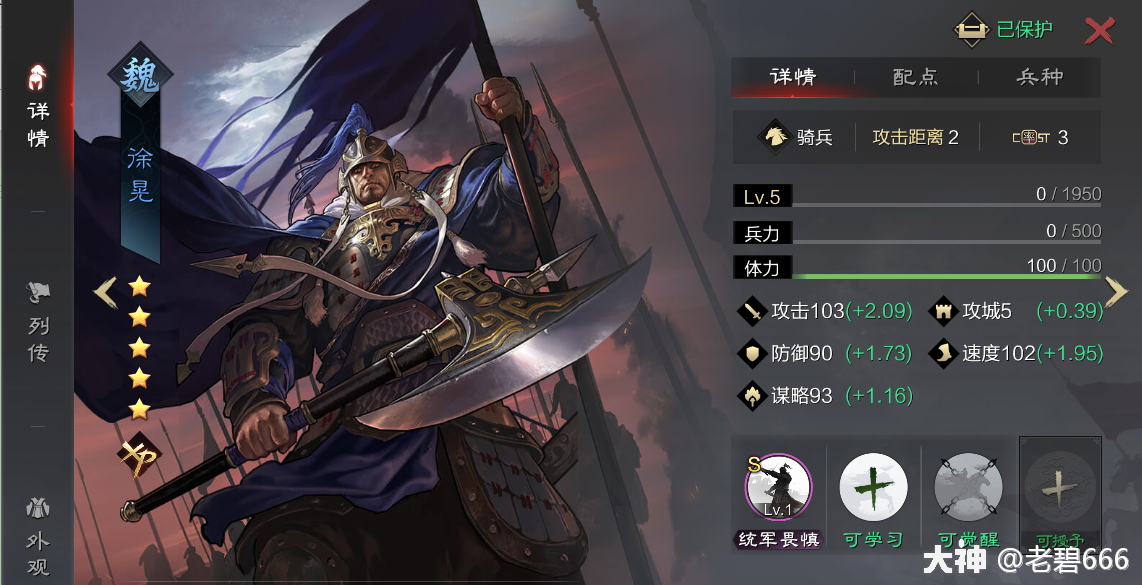Open the 可学习 learnable skill slot
Screen dimensions: 1142x585
tap(873, 489)
